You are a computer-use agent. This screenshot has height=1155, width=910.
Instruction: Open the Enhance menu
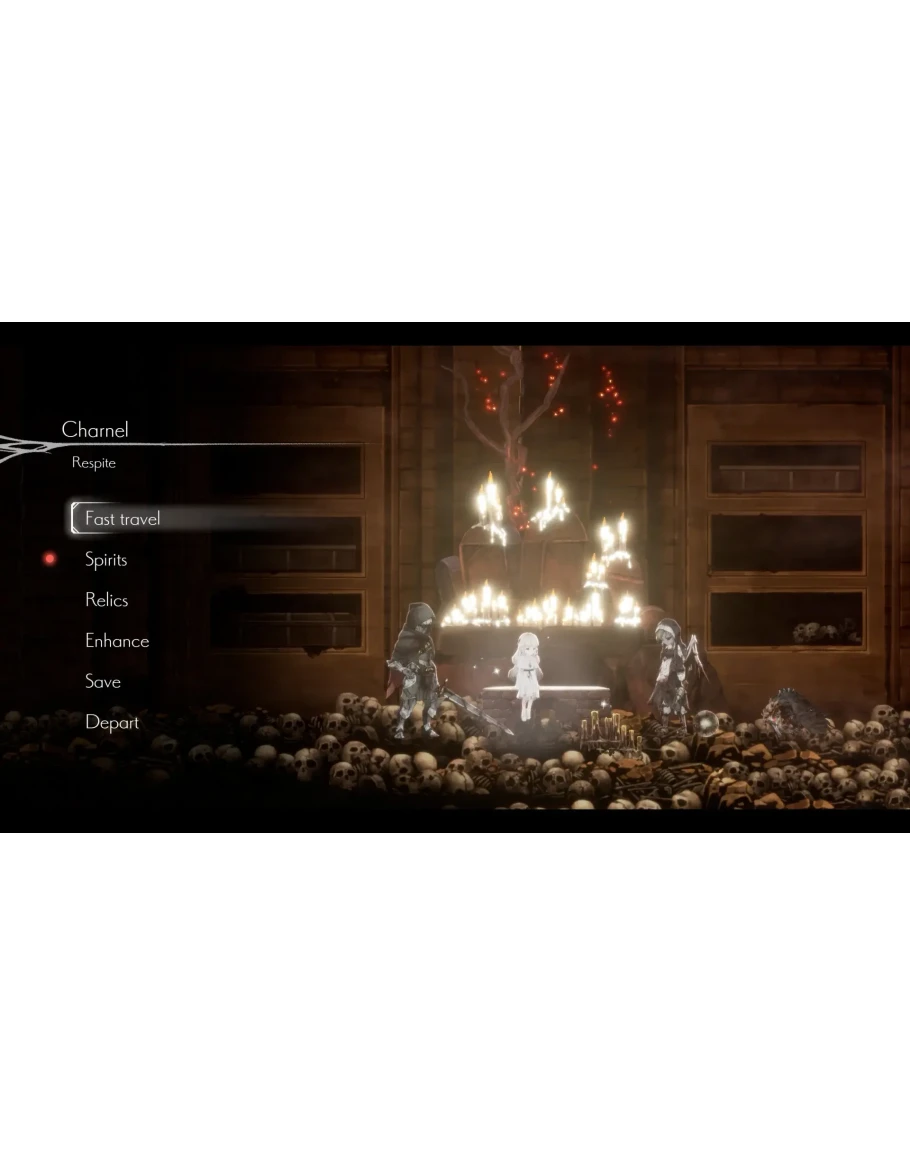click(116, 641)
